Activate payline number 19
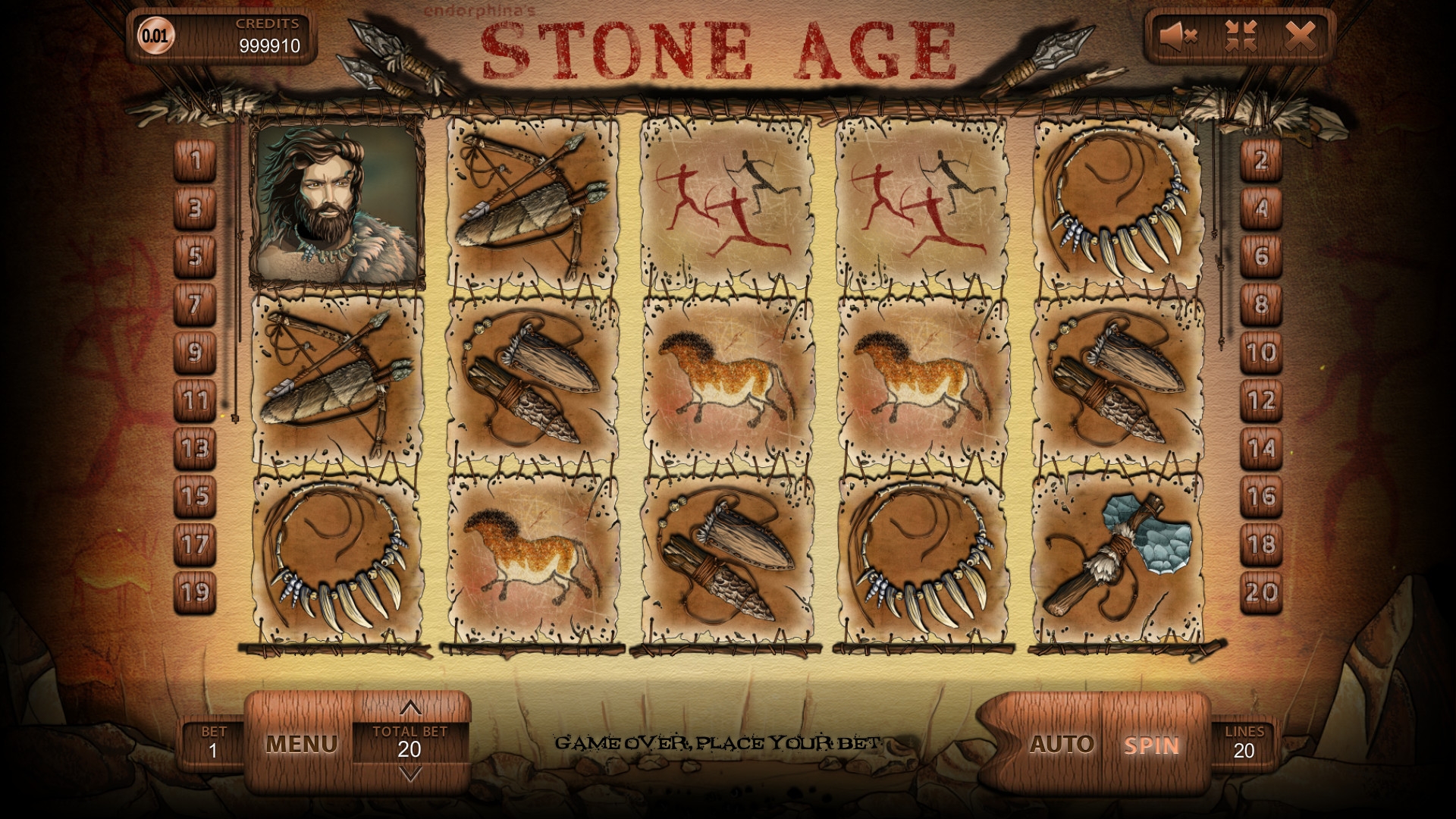 pos(196,591)
